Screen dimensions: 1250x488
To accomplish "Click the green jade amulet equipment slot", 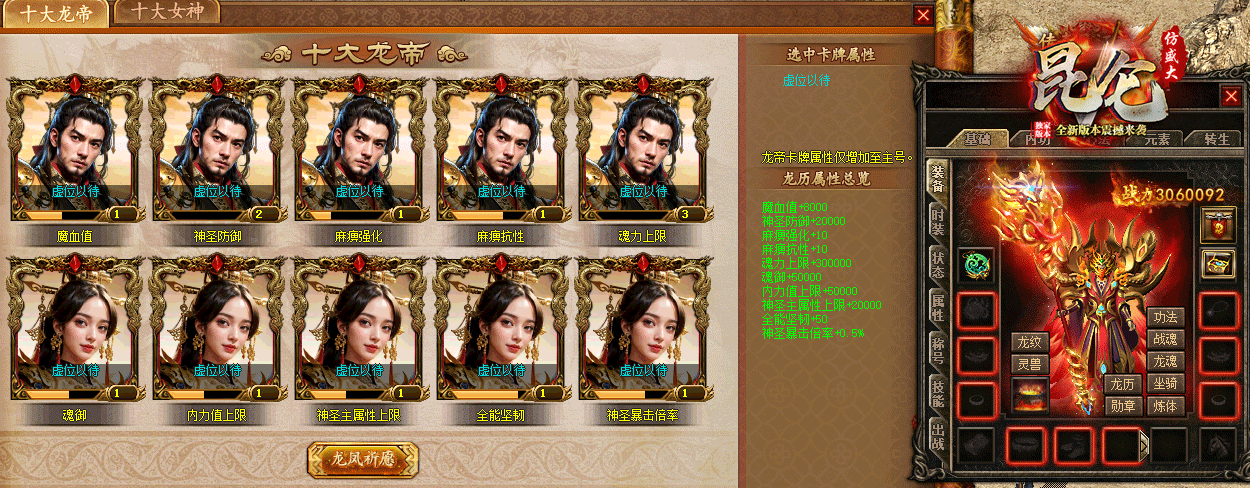I will pyautogui.click(x=975, y=264).
